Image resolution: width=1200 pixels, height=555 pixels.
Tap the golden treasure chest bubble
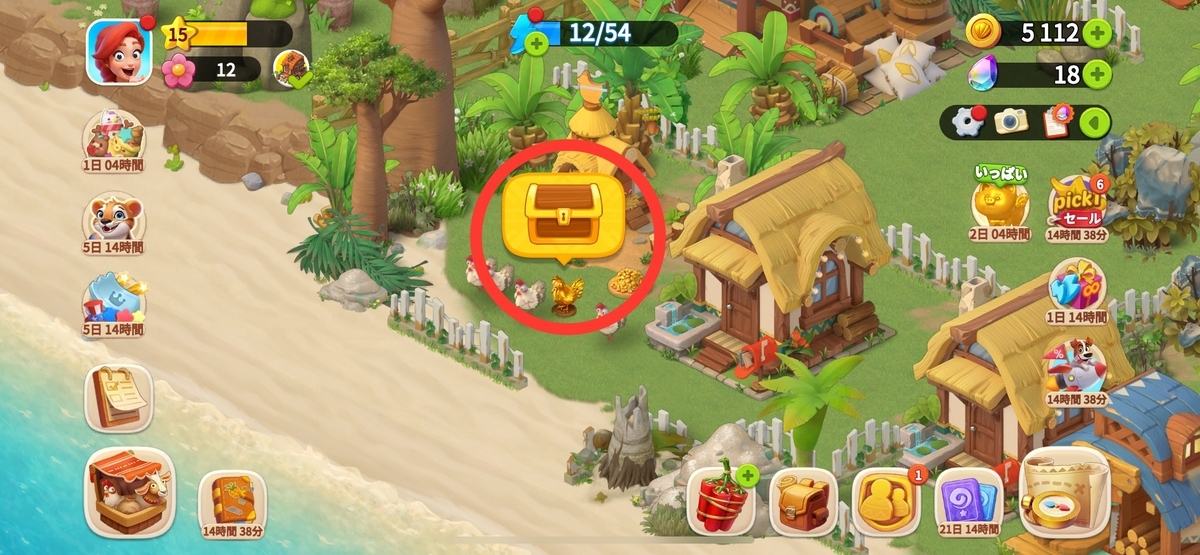click(564, 216)
